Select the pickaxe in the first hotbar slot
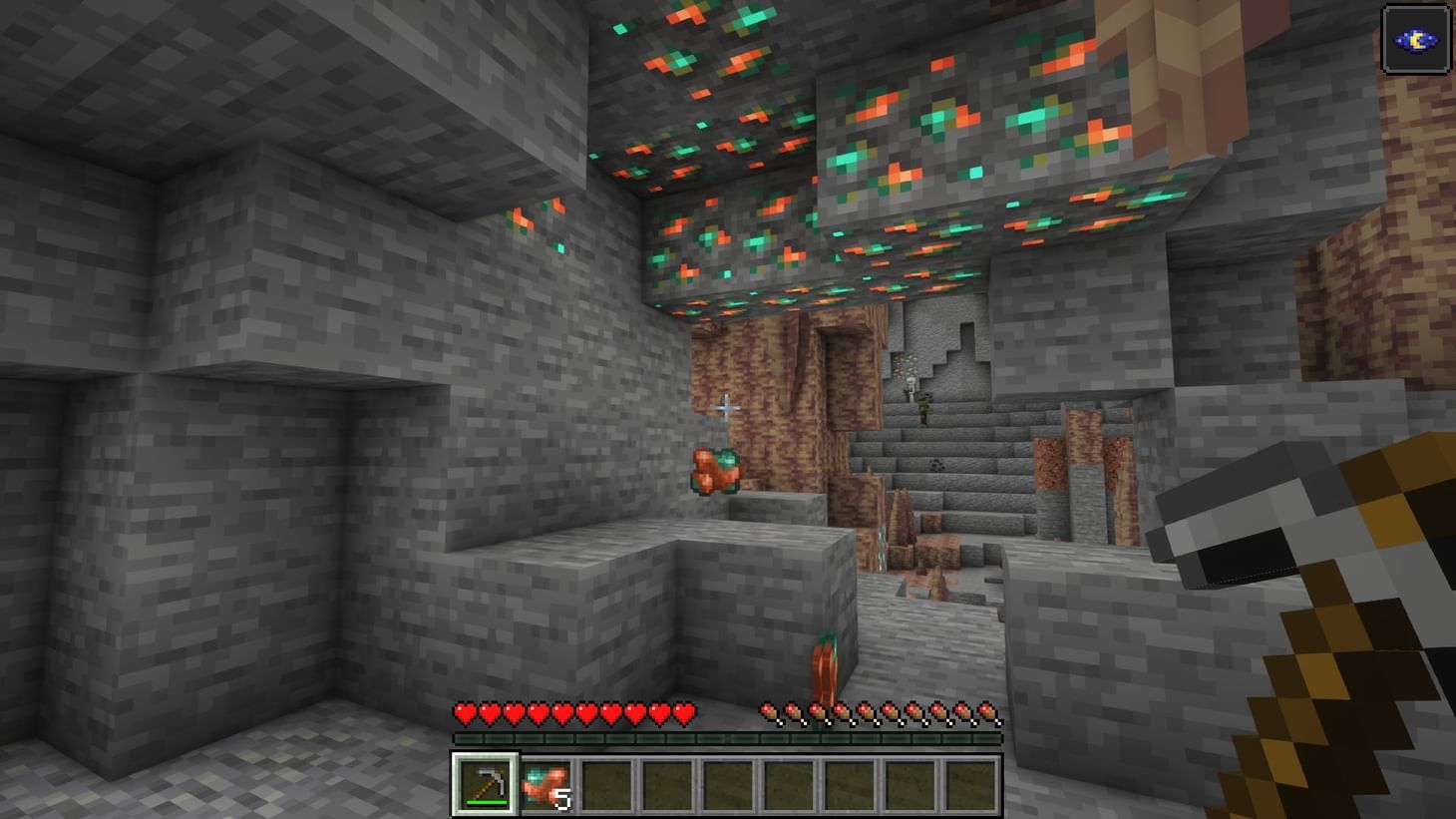This screenshot has width=1456, height=819. 483,785
